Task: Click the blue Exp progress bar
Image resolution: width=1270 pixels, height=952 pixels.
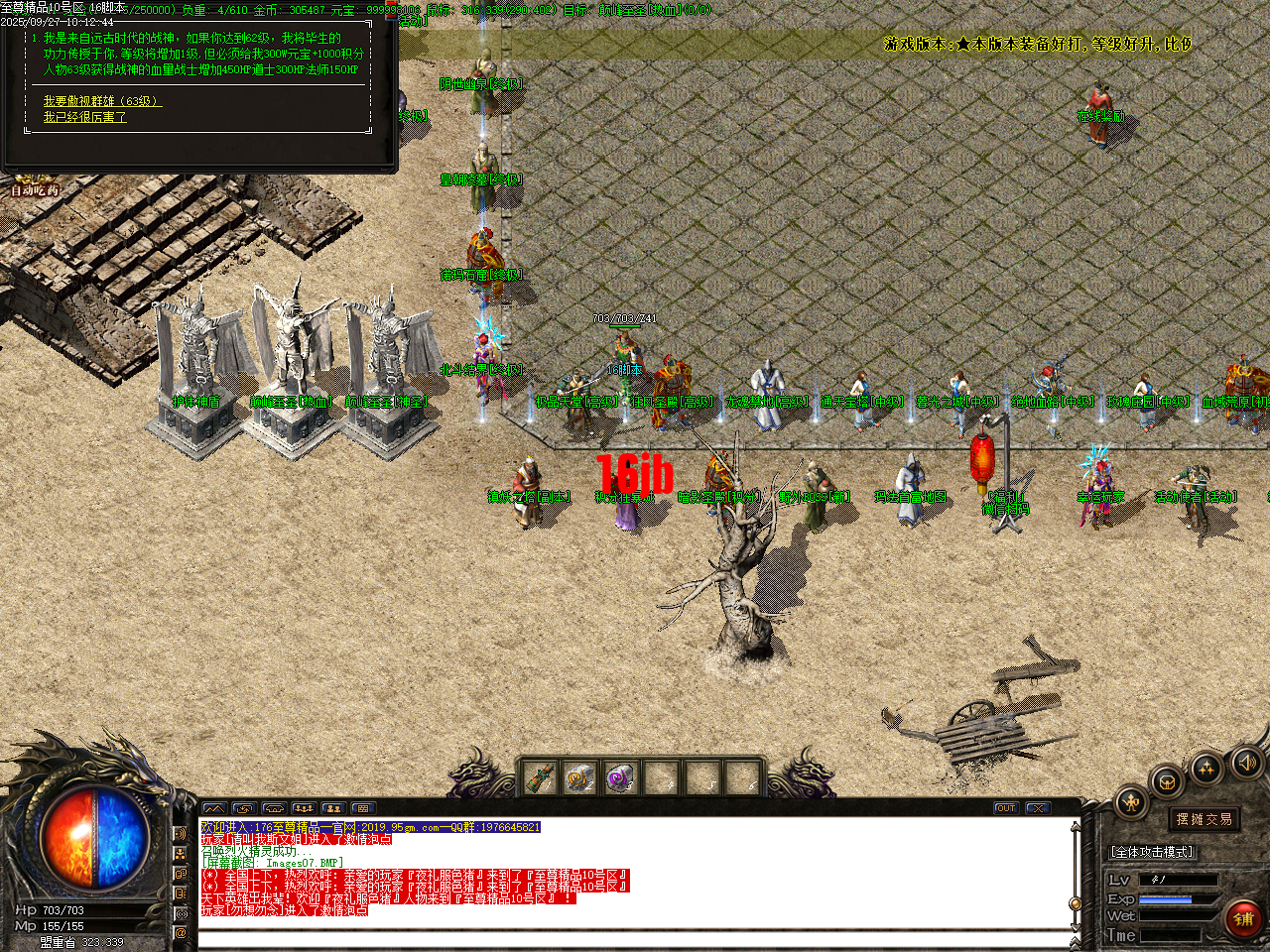Action: tap(1165, 899)
